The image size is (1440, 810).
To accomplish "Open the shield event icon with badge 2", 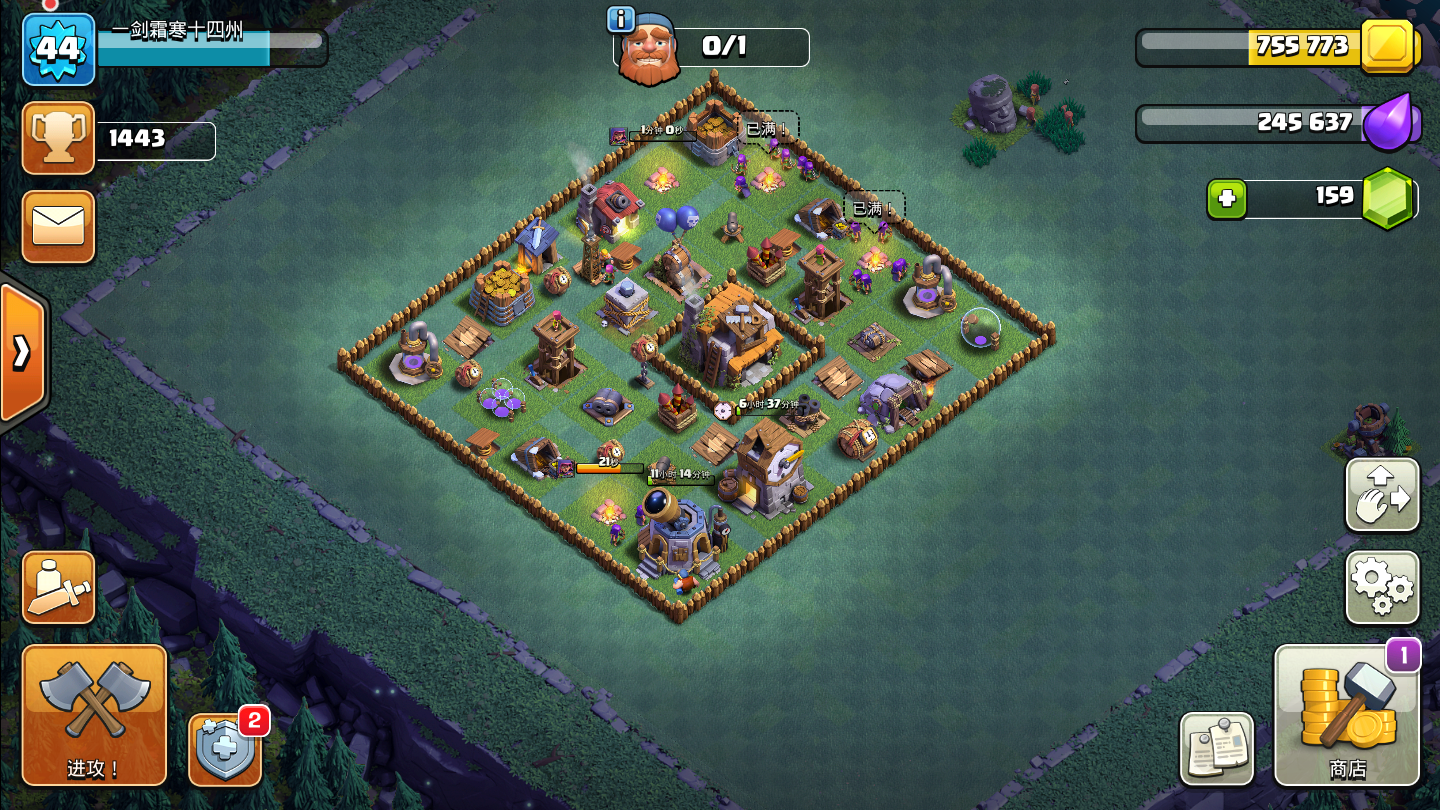I will (224, 749).
